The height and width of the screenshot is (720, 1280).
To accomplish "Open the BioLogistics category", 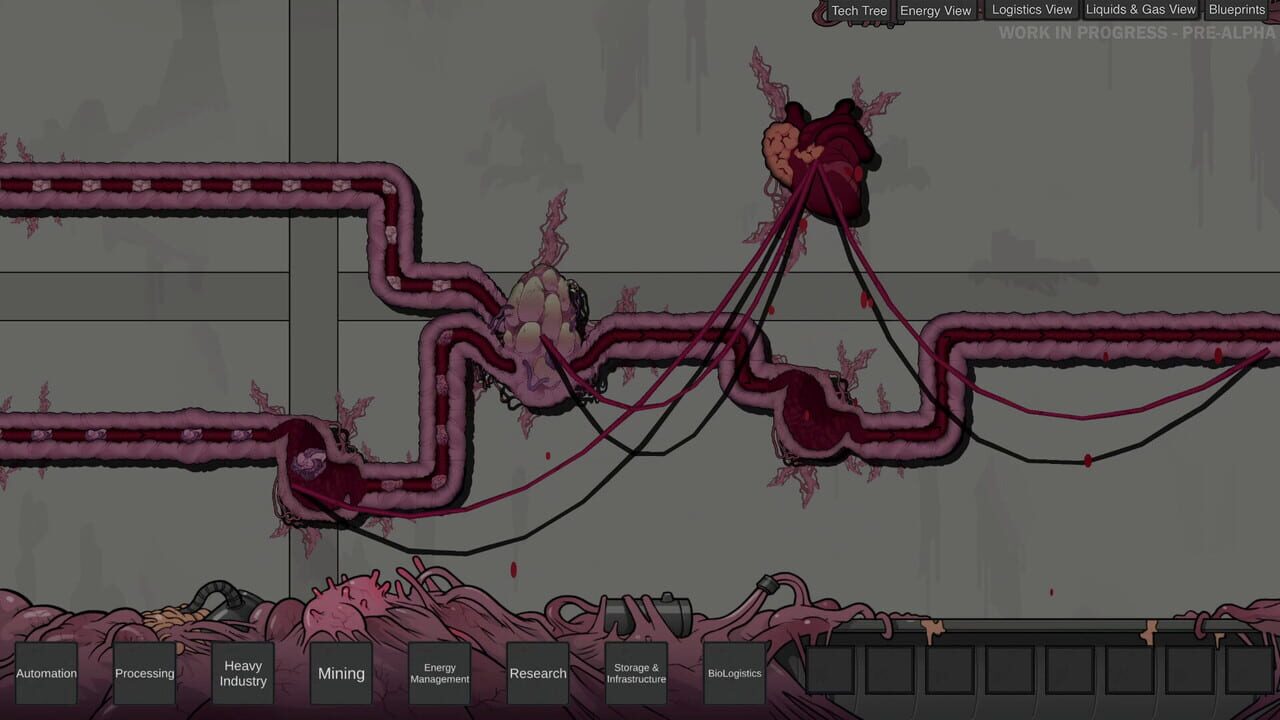I will coord(734,673).
